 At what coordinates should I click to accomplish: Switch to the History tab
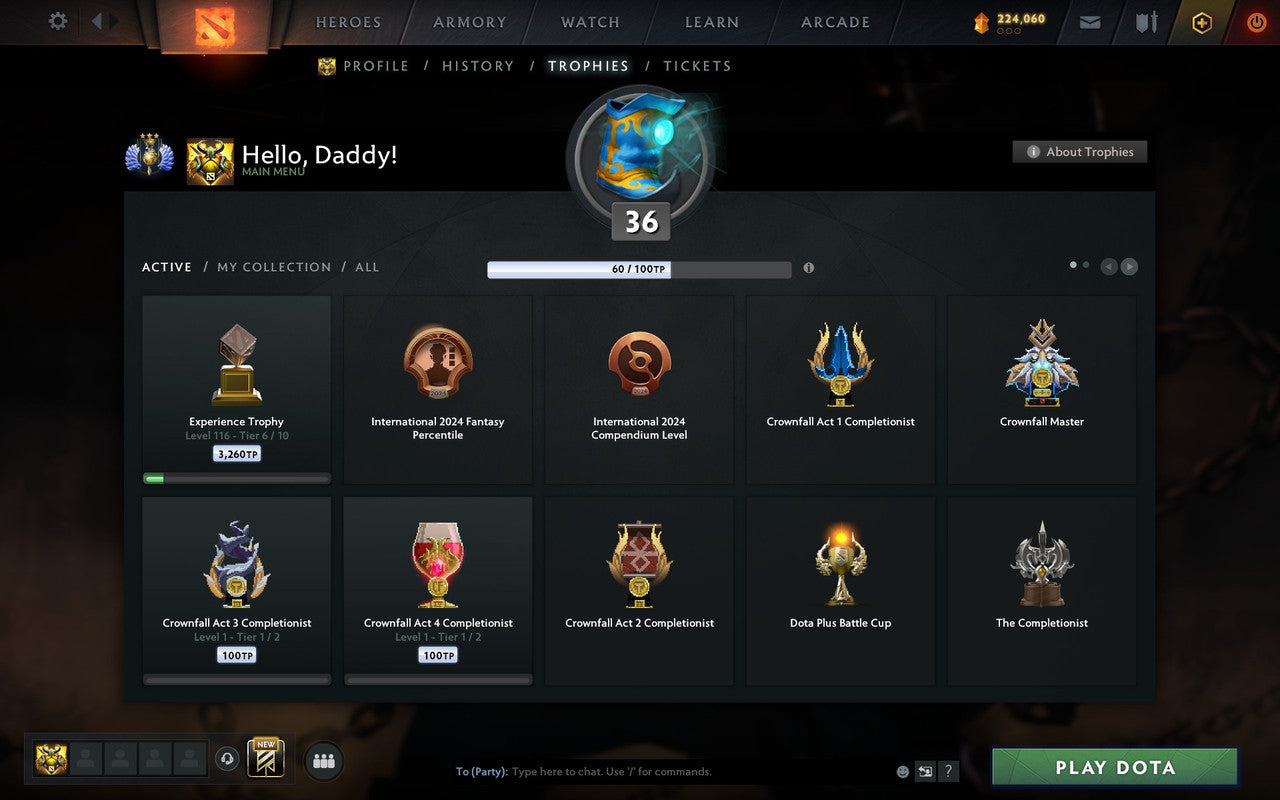click(x=478, y=66)
